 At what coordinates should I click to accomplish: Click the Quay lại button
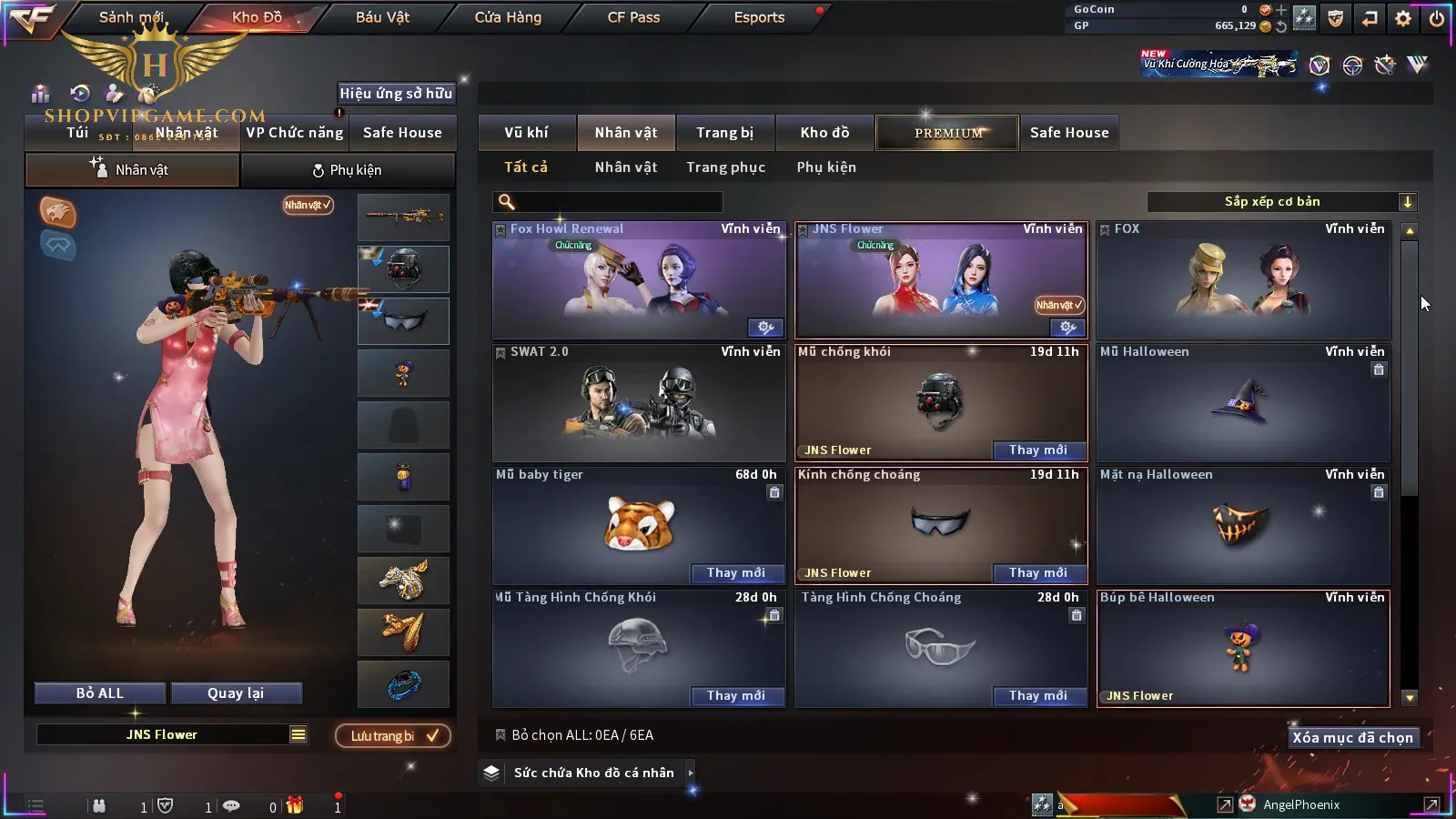click(x=236, y=693)
